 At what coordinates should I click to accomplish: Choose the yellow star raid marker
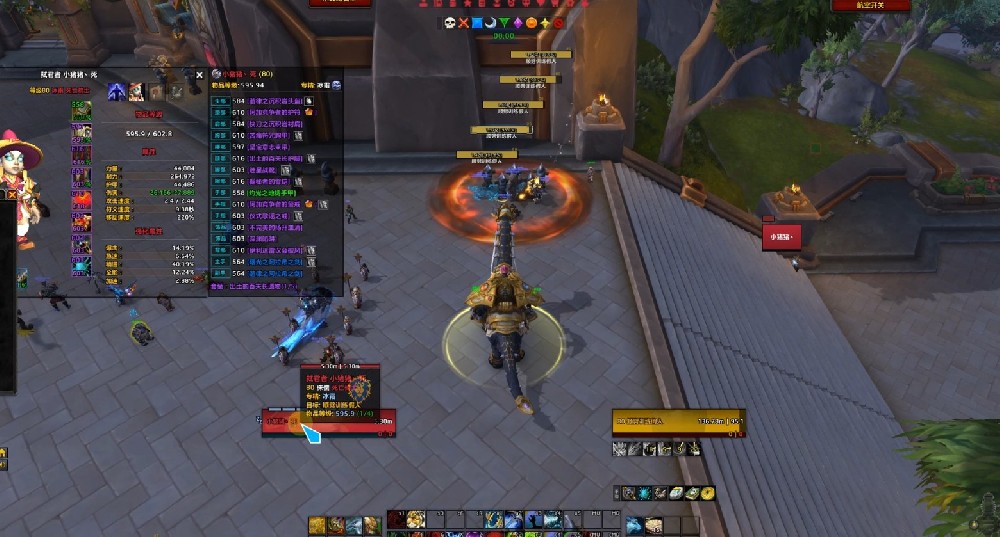click(545, 22)
